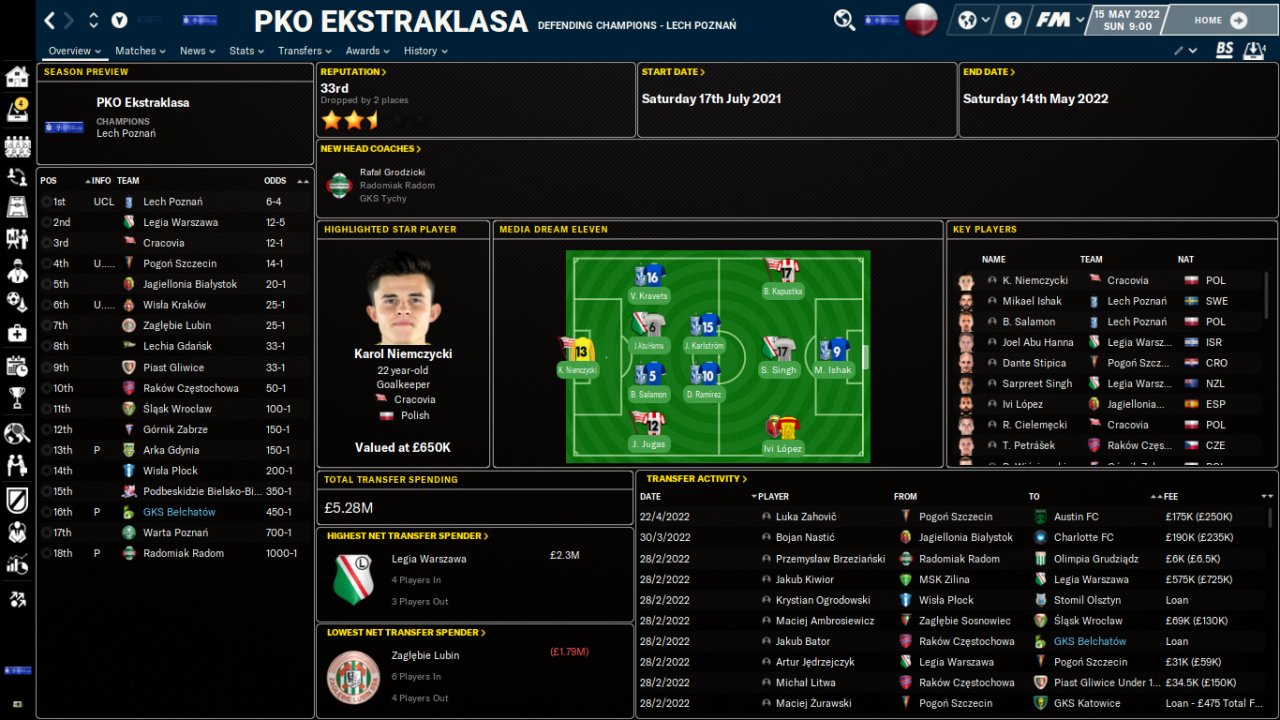Open the News tab
This screenshot has width=1280, height=720.
[197, 51]
